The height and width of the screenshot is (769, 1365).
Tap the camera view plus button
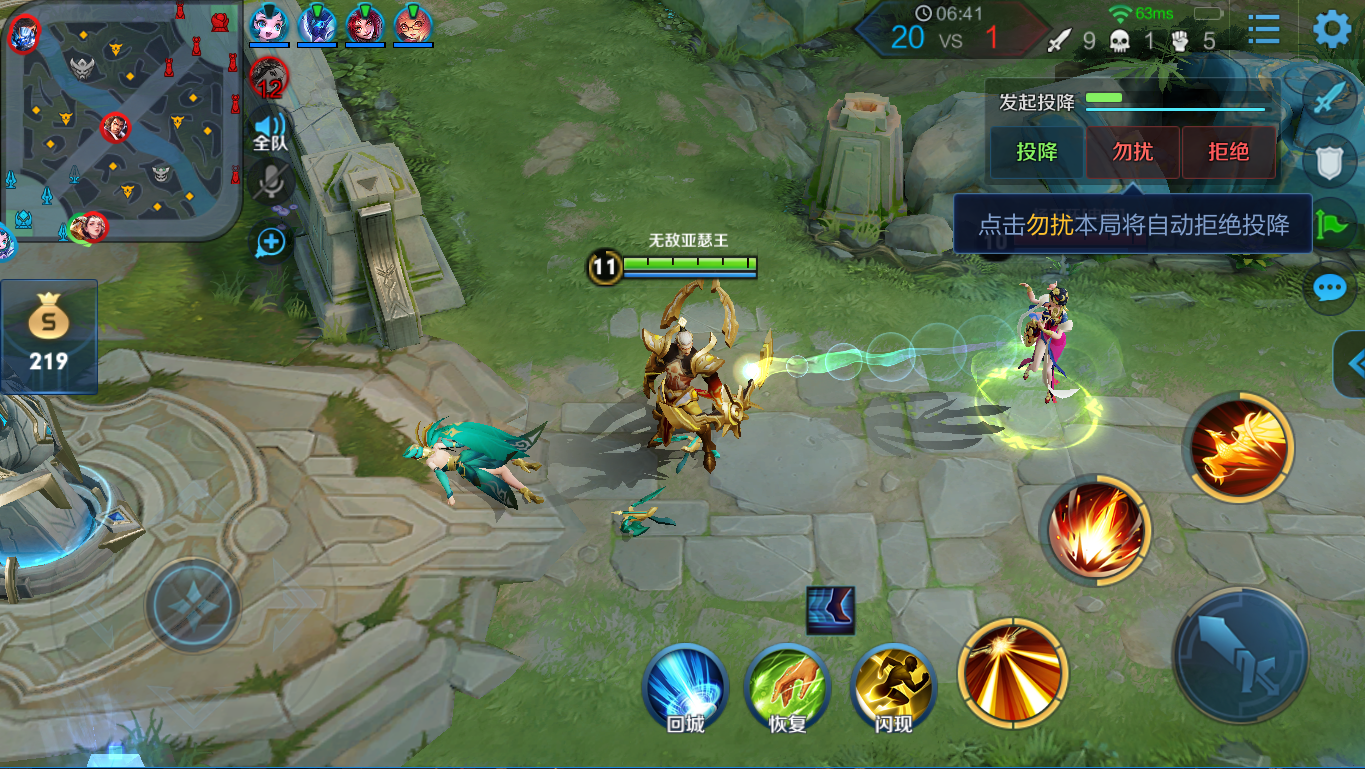pos(271,242)
